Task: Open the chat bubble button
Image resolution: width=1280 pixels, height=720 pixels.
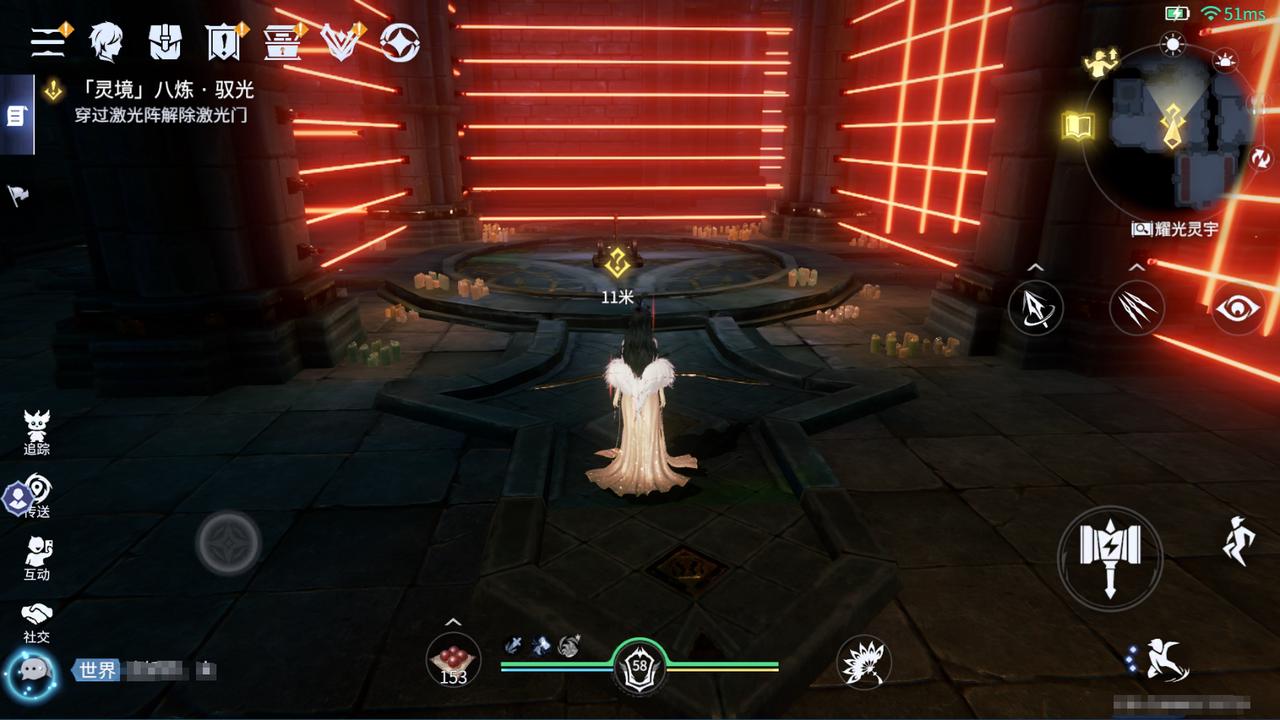Action: point(30,671)
